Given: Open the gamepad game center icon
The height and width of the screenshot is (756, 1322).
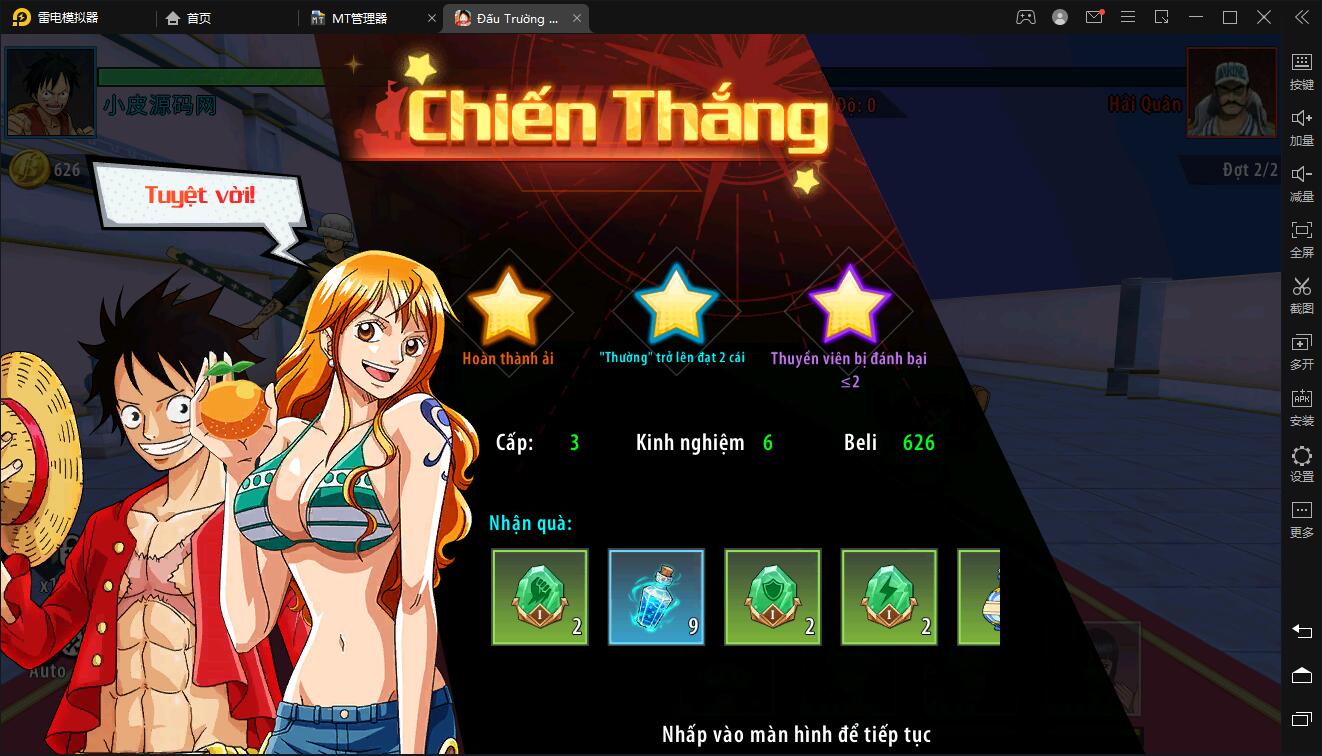Looking at the screenshot, I should [1026, 17].
